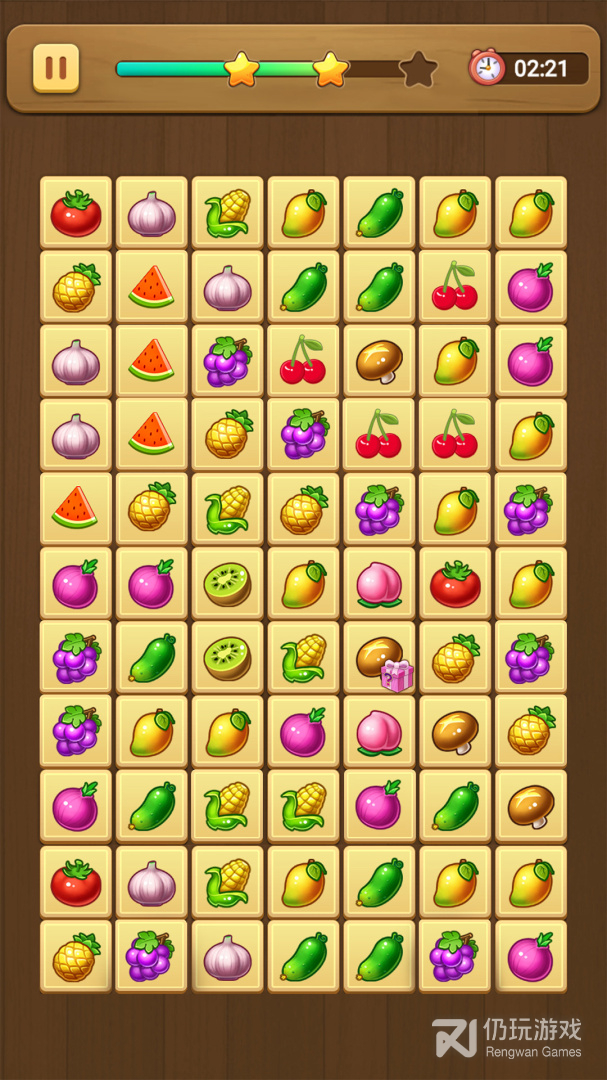Pause the game with the pause button
The image size is (607, 1080).
click(56, 68)
